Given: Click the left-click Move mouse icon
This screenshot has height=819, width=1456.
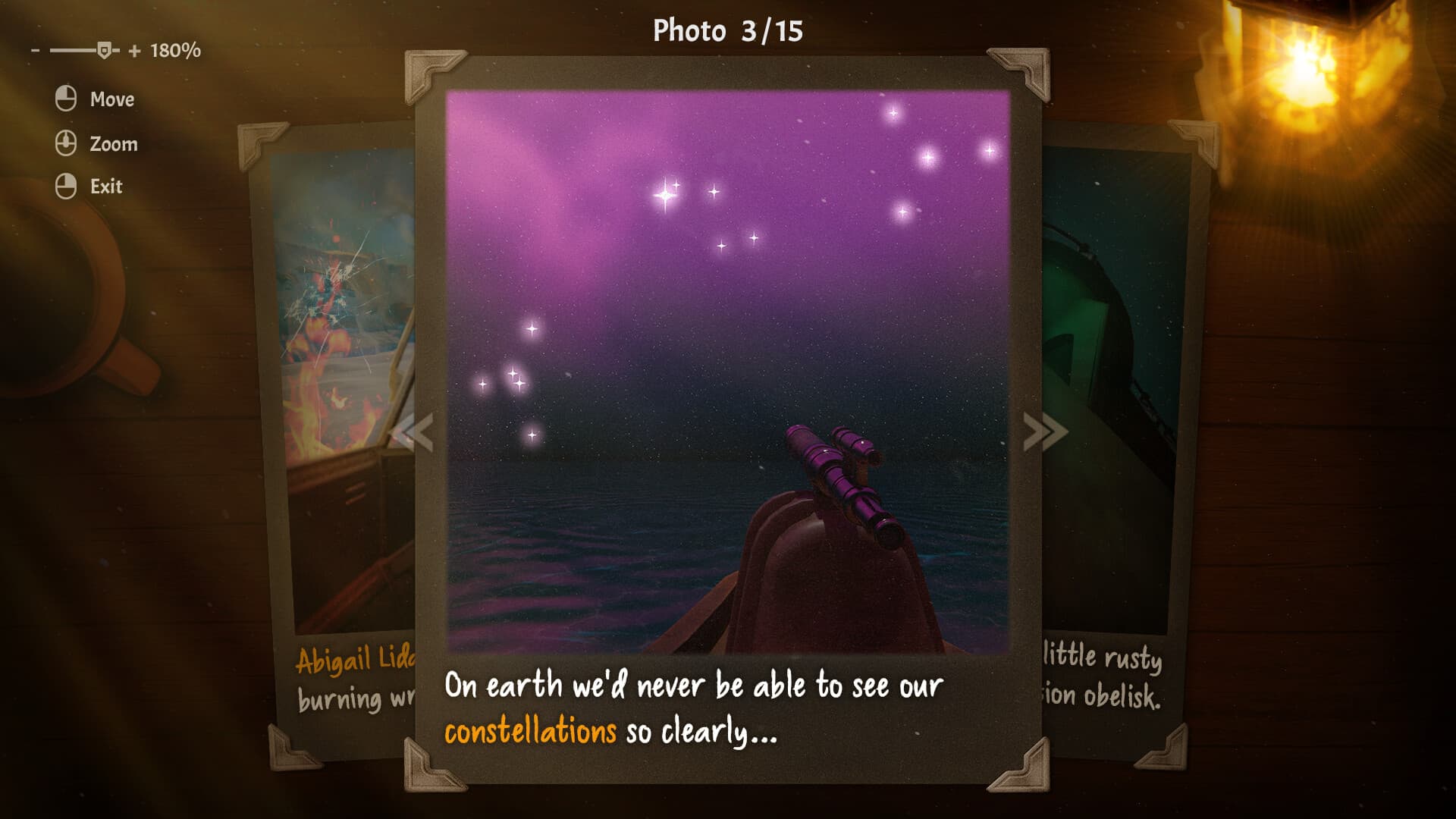Looking at the screenshot, I should tap(65, 99).
